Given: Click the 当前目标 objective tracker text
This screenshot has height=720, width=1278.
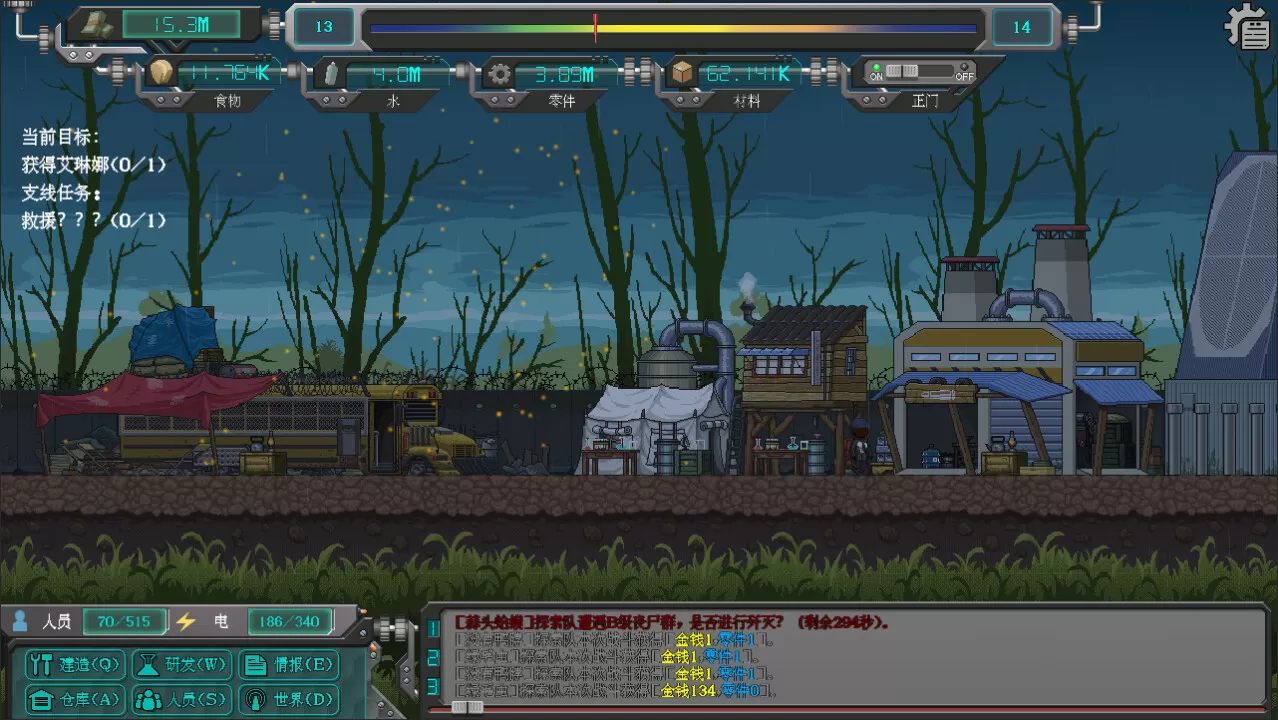Looking at the screenshot, I should point(61,138).
